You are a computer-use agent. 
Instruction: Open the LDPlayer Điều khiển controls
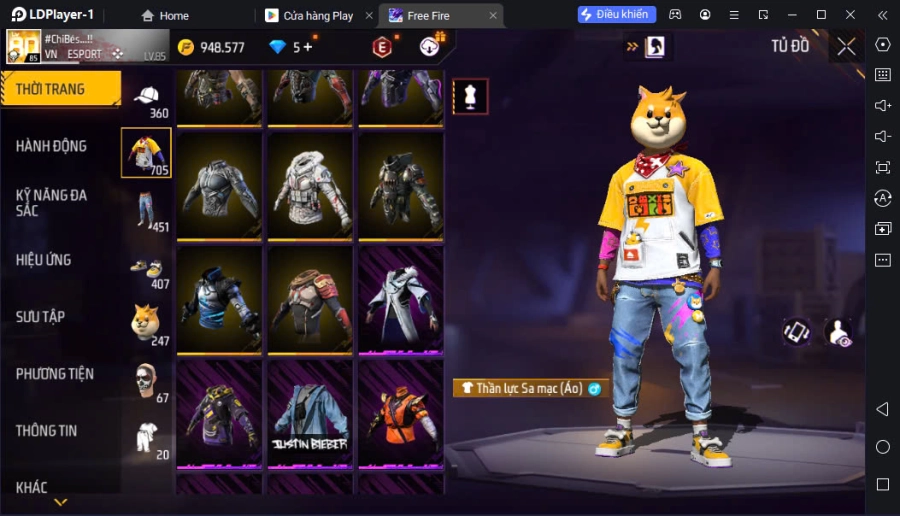pyautogui.click(x=617, y=15)
